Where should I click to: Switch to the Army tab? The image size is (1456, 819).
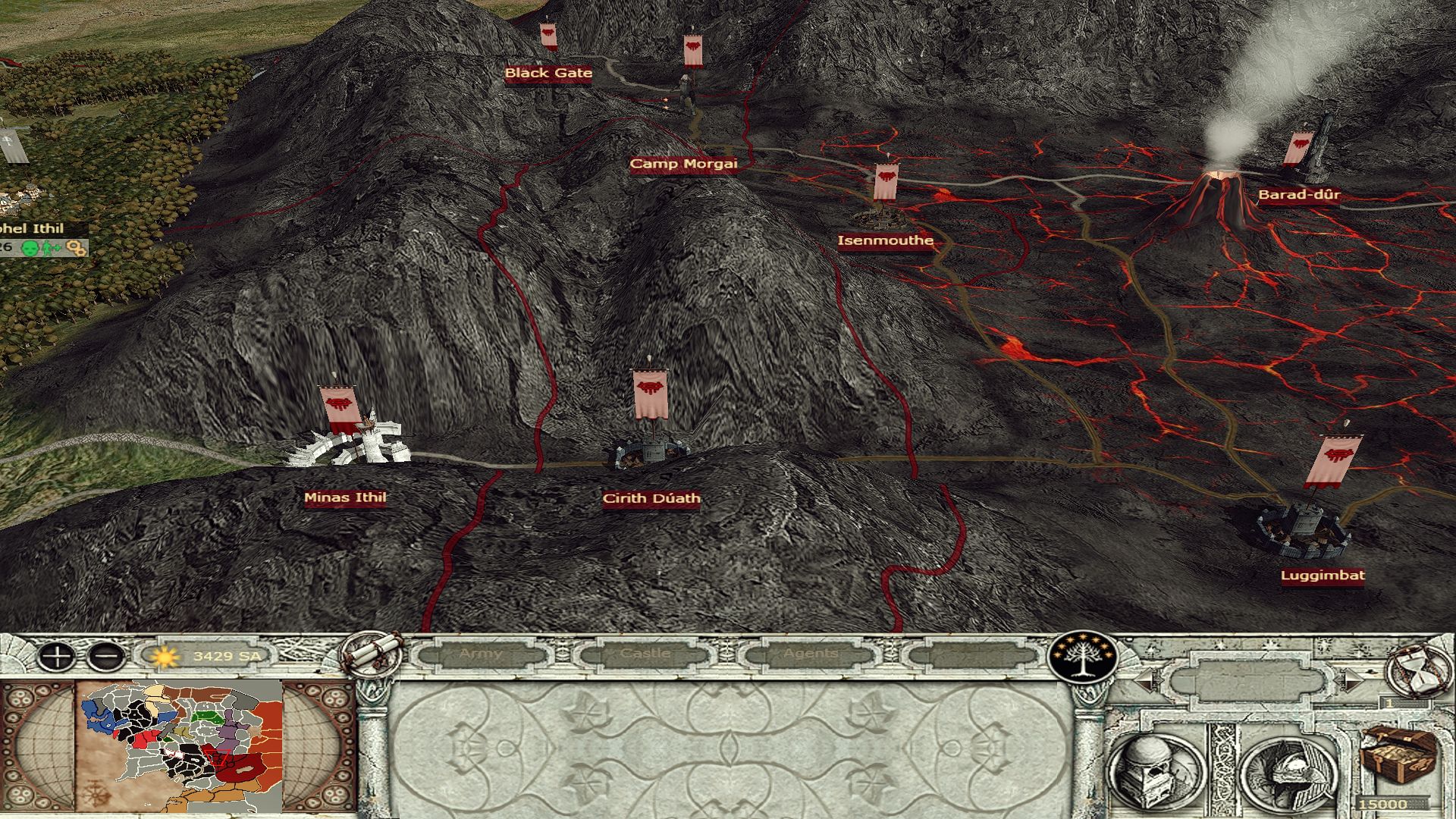tap(481, 654)
